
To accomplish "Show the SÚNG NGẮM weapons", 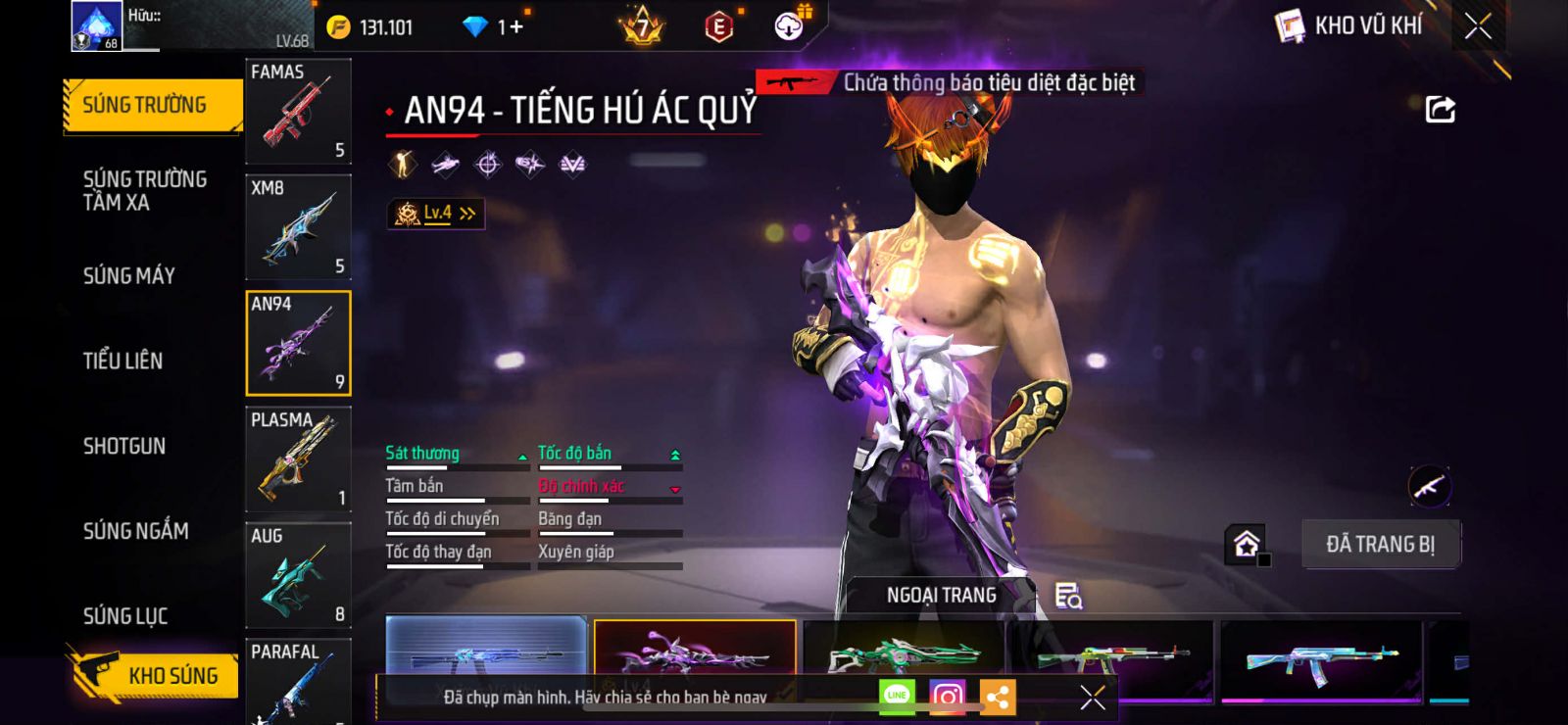I will (x=135, y=531).
